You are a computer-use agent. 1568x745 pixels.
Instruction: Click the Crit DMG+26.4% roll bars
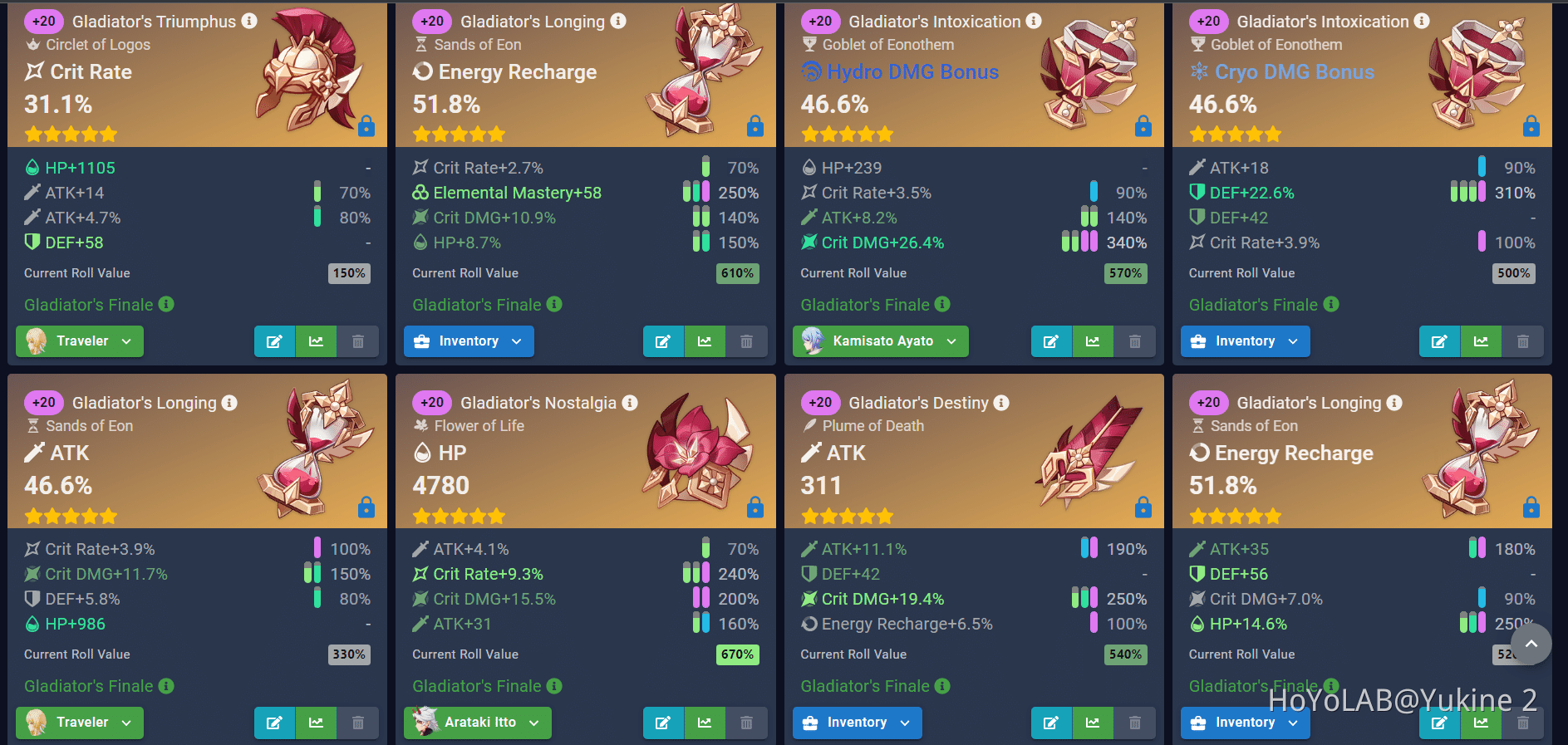pos(1080,243)
